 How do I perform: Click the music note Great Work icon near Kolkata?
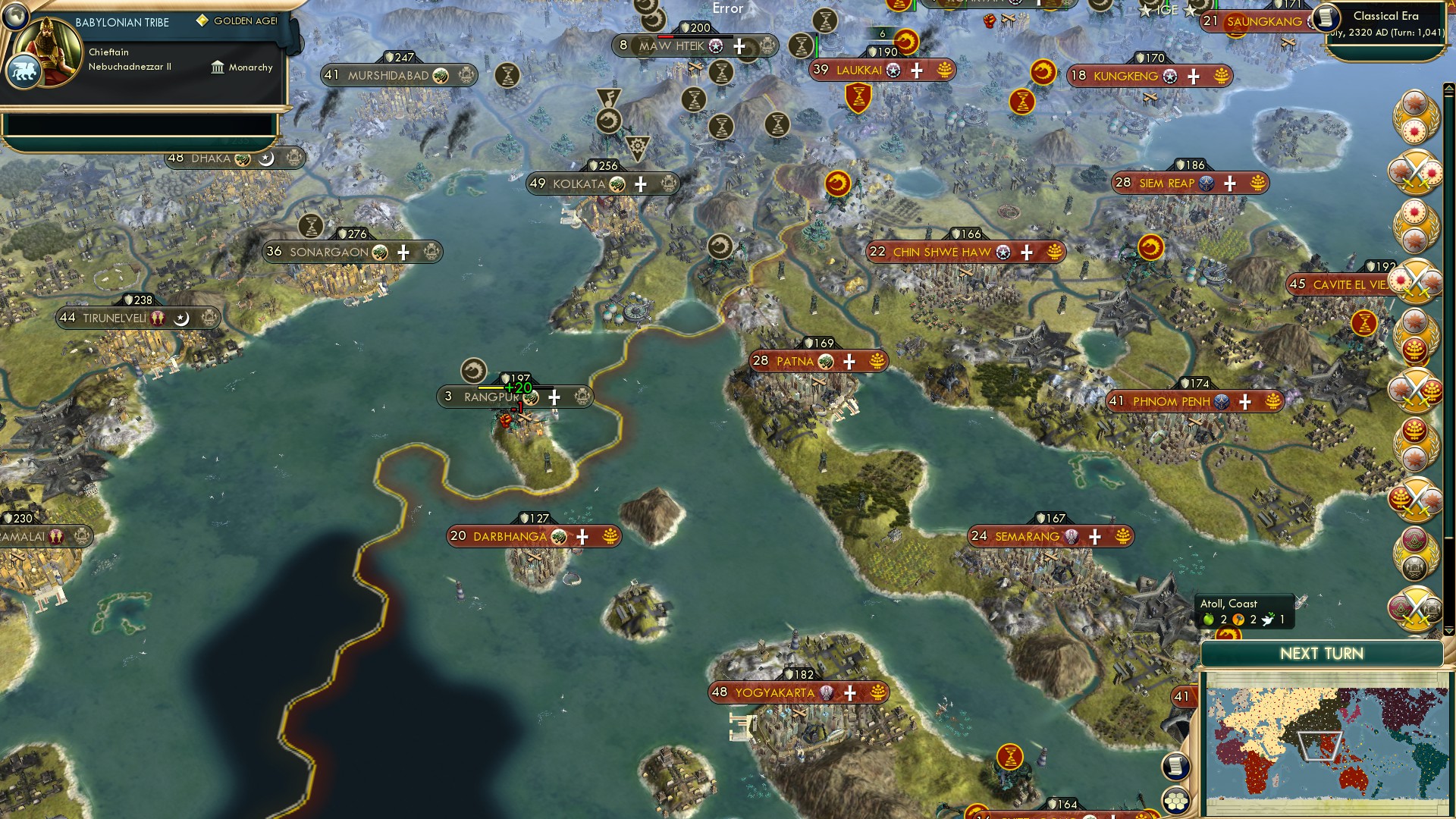click(610, 96)
